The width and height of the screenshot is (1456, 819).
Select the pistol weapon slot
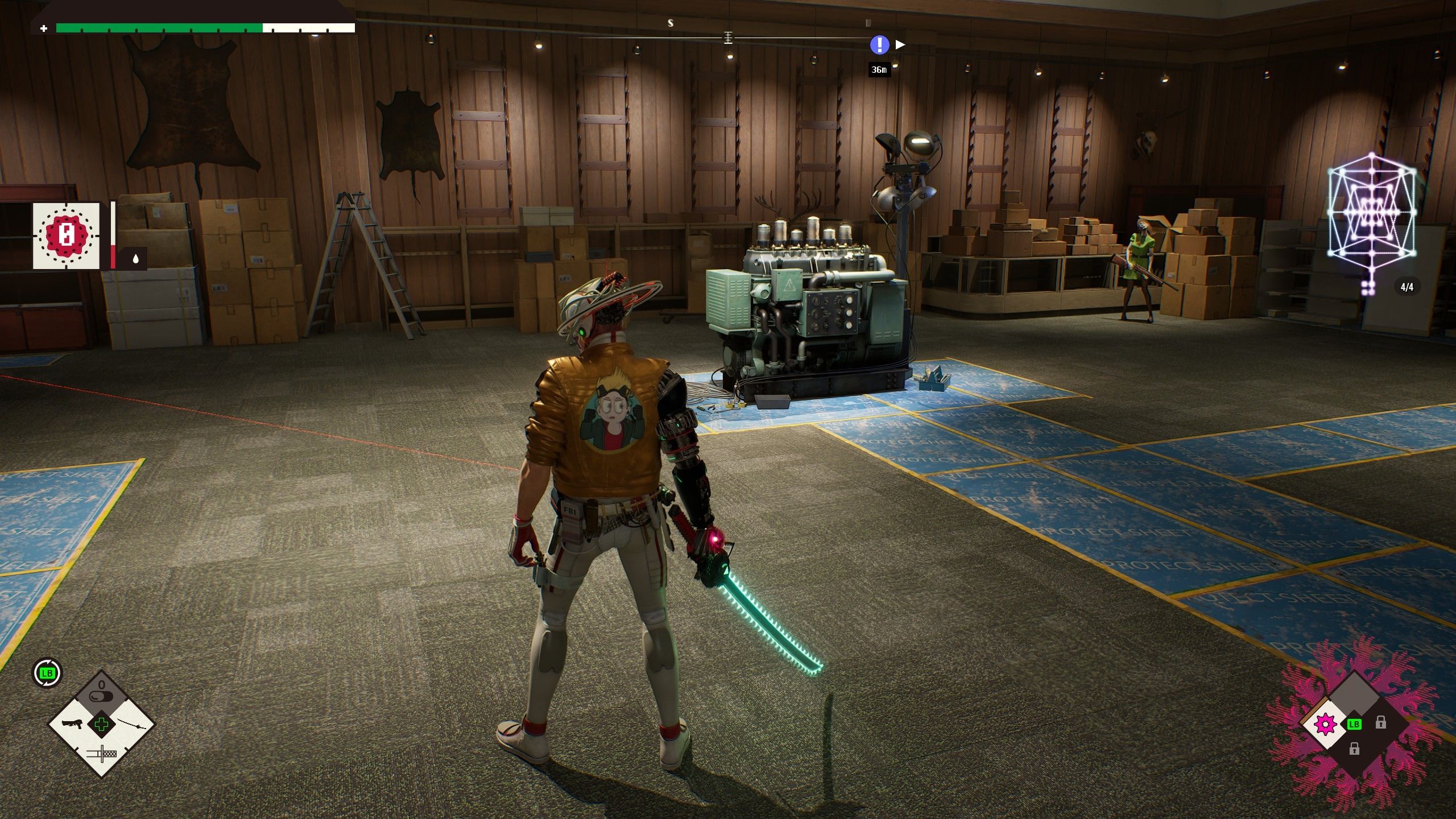tap(74, 724)
